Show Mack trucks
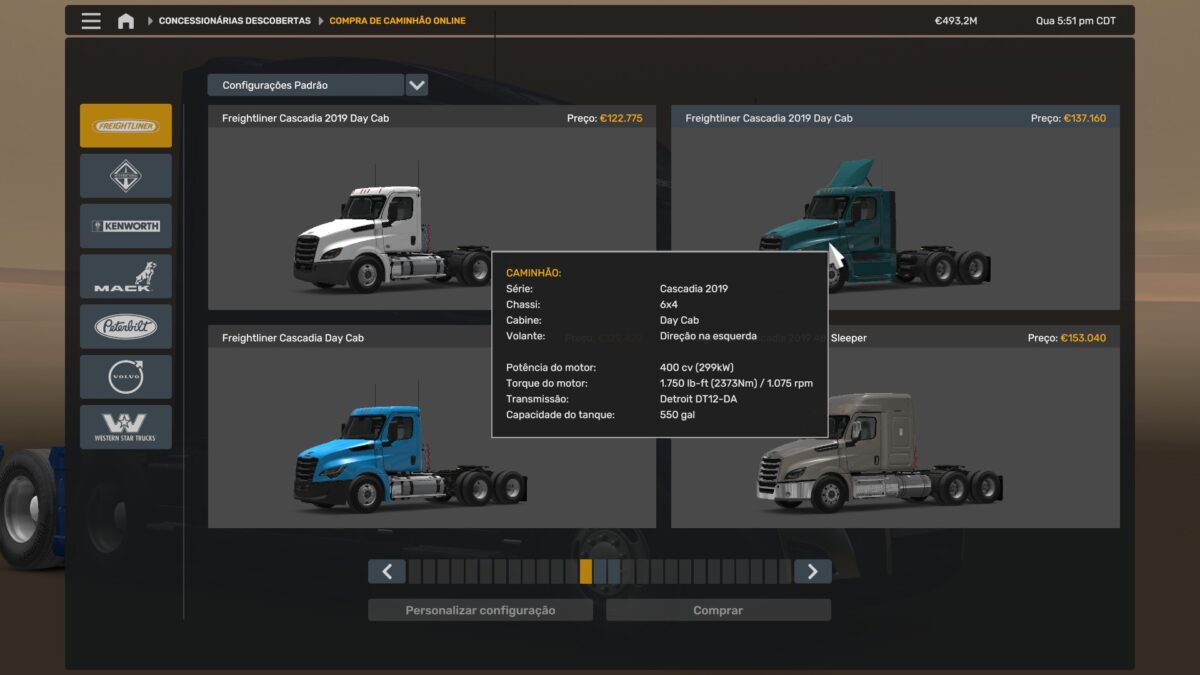The image size is (1200, 675). click(x=126, y=276)
